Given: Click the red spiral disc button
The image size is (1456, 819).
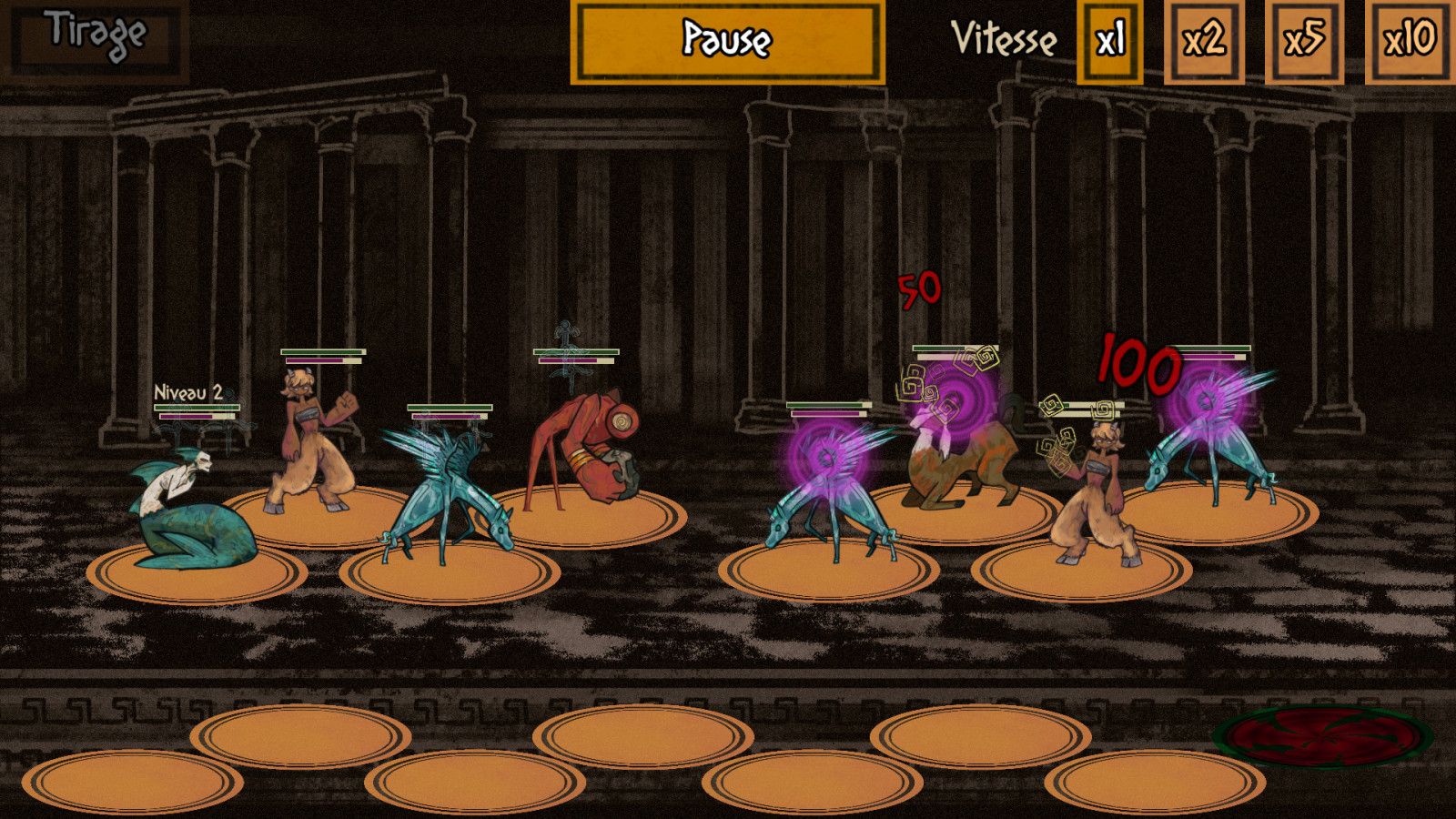Looking at the screenshot, I should tap(1324, 737).
